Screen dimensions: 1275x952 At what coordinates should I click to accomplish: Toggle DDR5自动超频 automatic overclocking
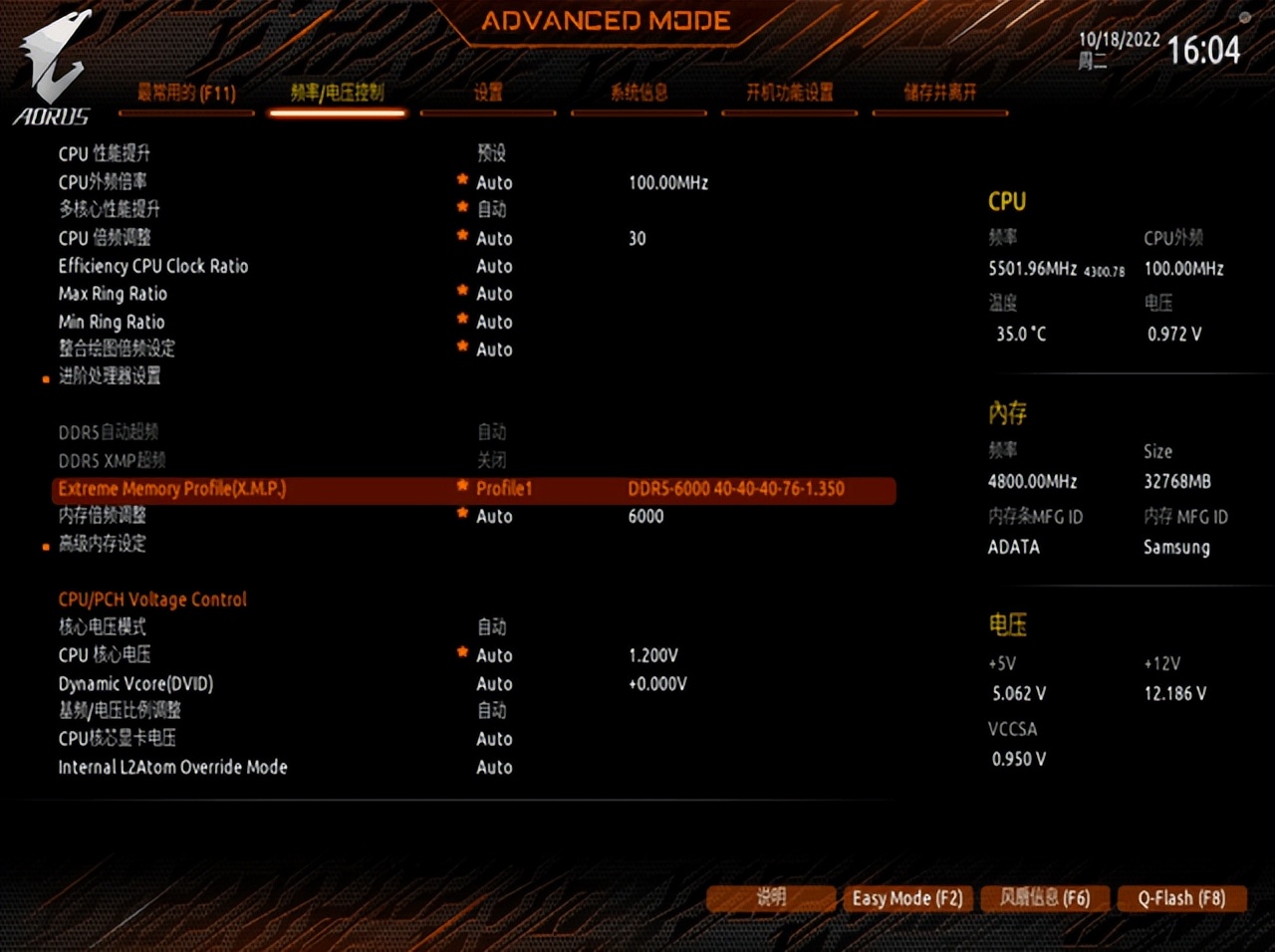[x=491, y=432]
